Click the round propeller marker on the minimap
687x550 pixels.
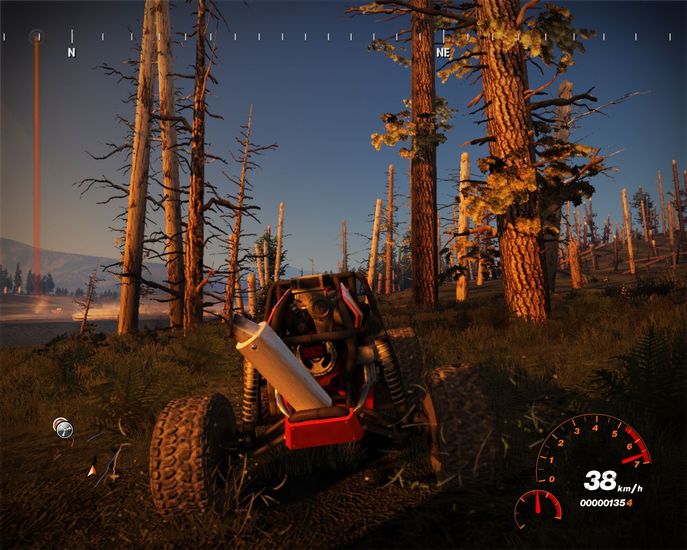point(64,429)
